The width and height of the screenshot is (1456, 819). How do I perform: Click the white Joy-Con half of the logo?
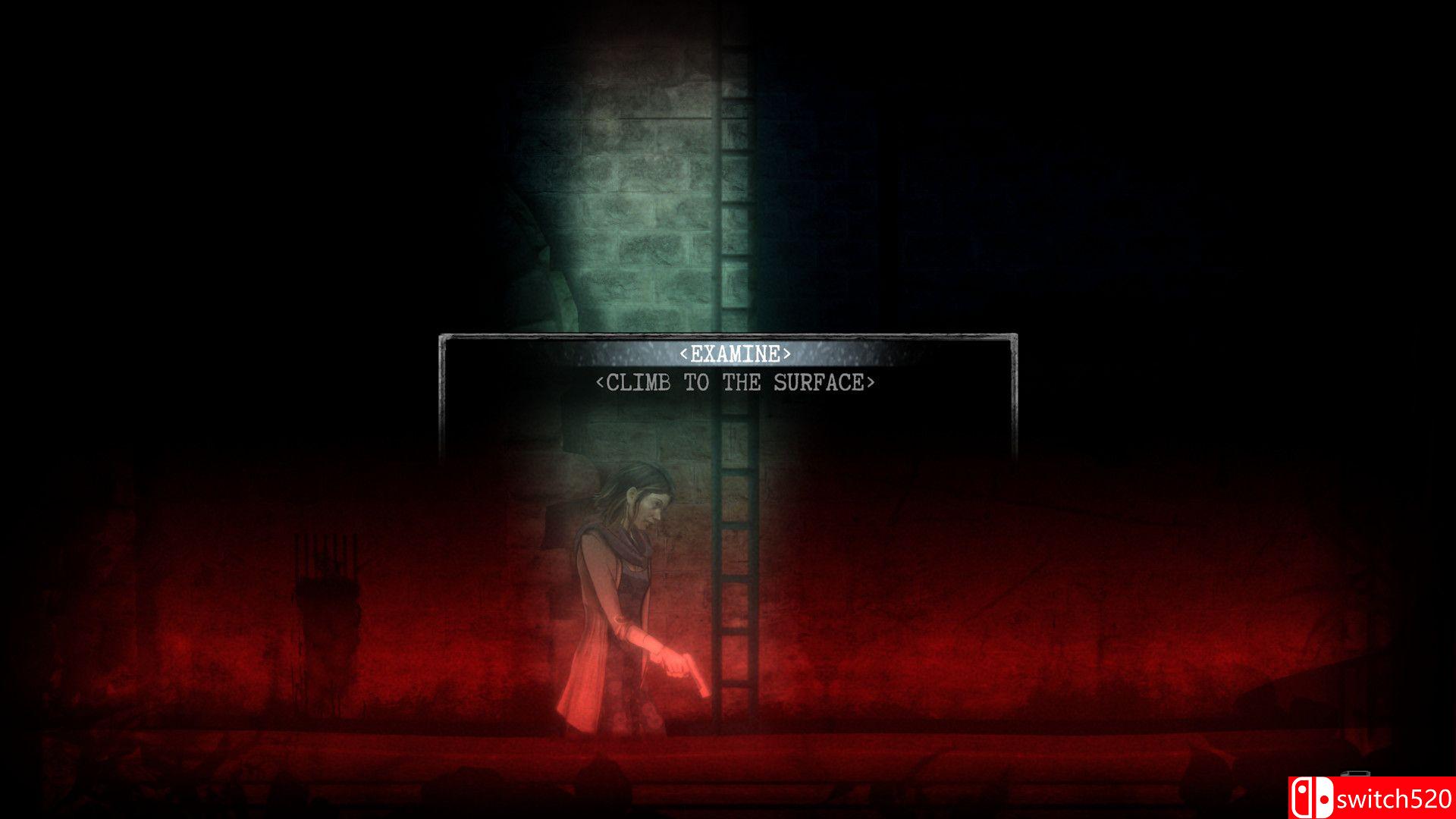tap(1325, 796)
